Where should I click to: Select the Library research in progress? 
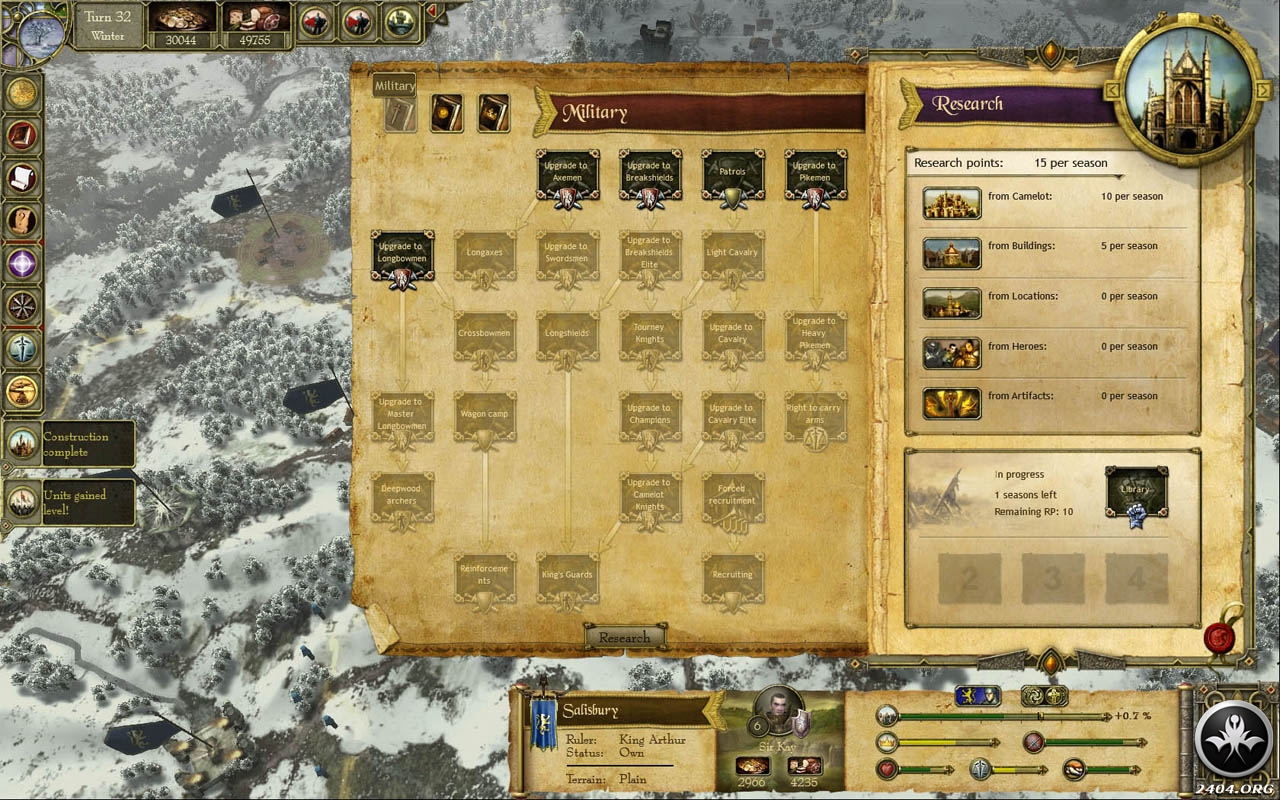coord(1136,491)
